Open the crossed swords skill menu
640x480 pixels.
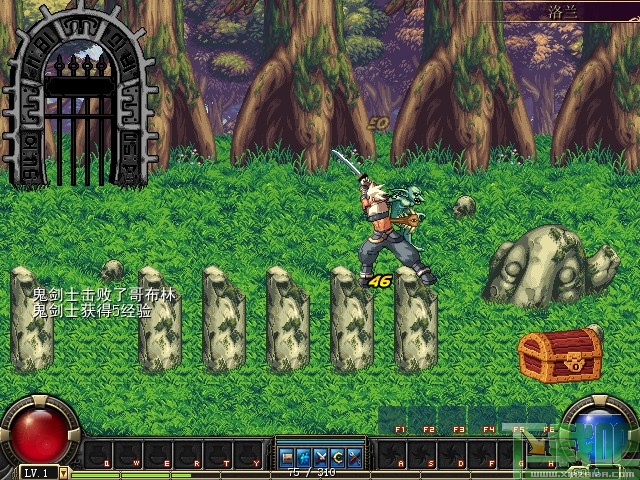[x=321, y=456]
